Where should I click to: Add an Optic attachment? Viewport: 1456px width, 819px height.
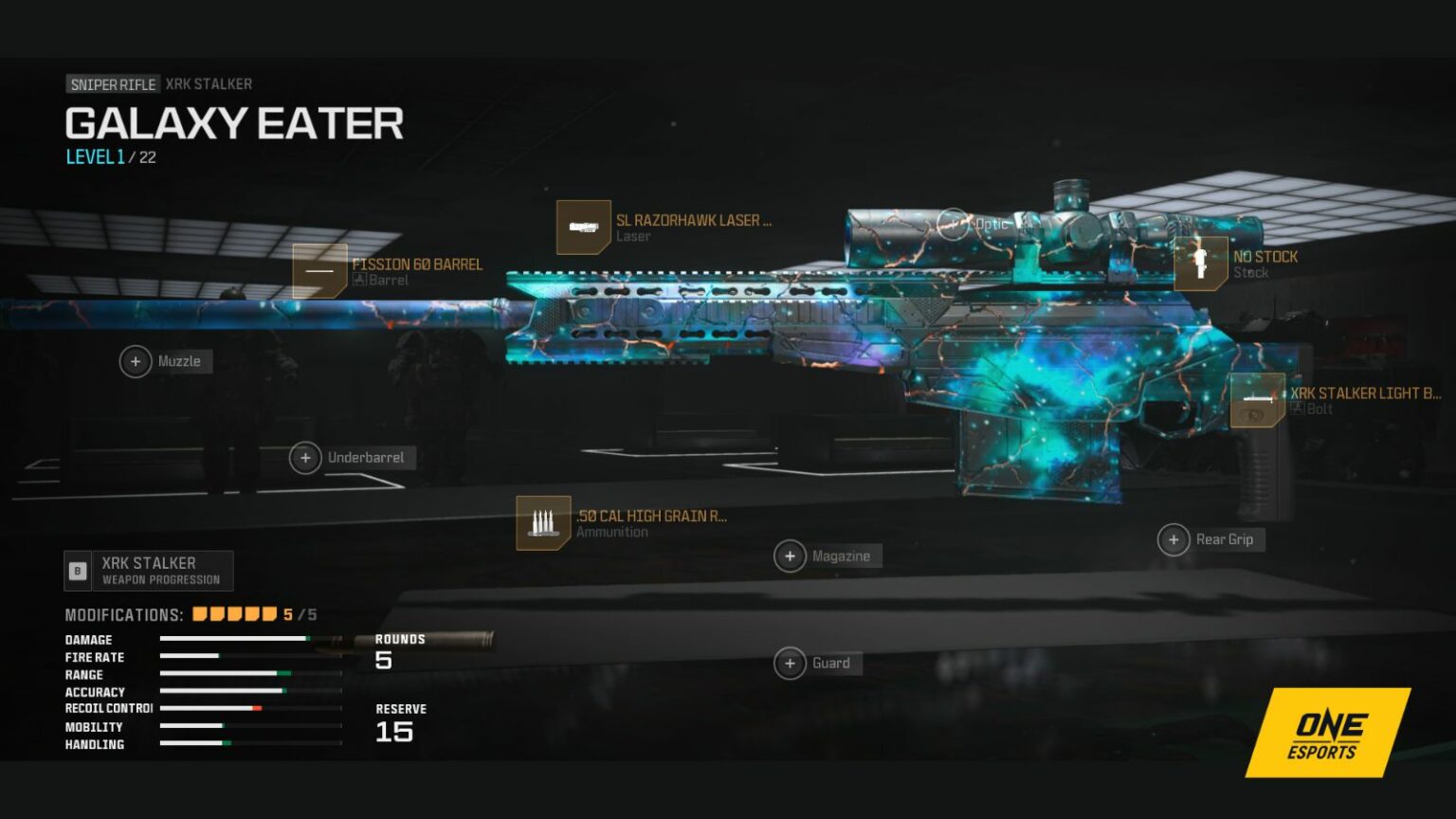pos(953,225)
